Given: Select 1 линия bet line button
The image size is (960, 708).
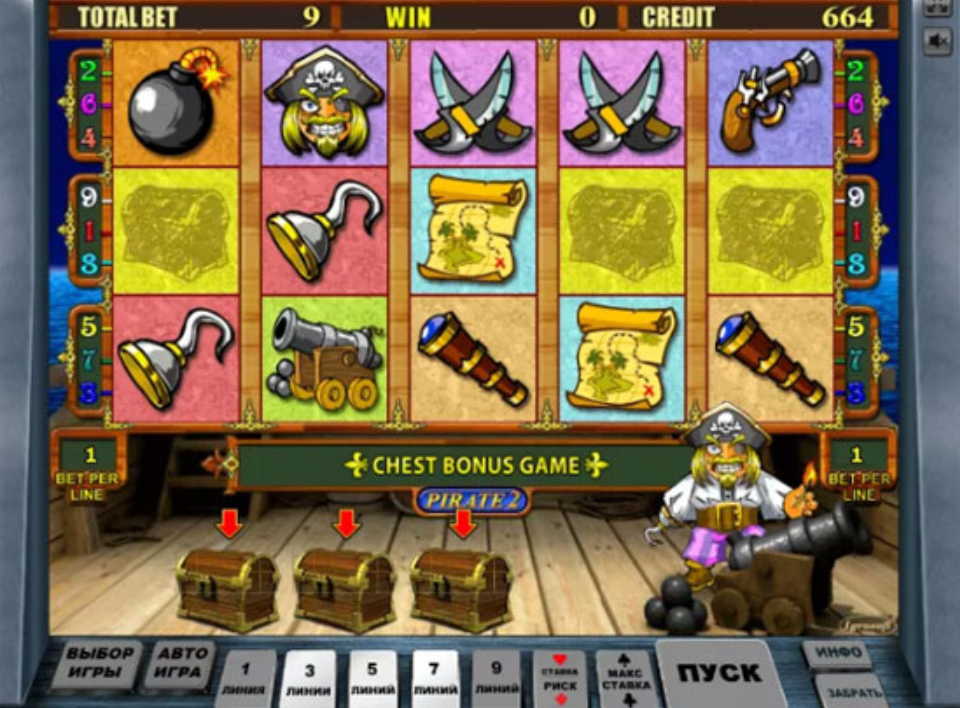Looking at the screenshot, I should [244, 679].
